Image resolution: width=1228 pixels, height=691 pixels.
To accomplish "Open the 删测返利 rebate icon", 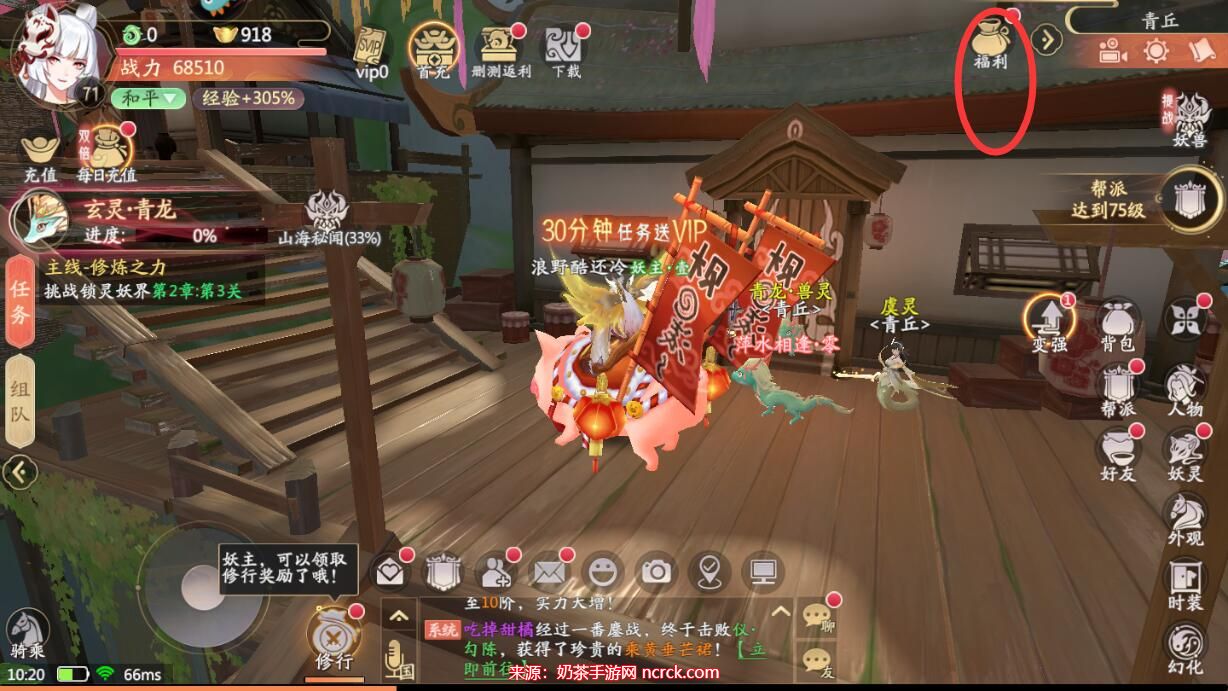I will coord(499,49).
